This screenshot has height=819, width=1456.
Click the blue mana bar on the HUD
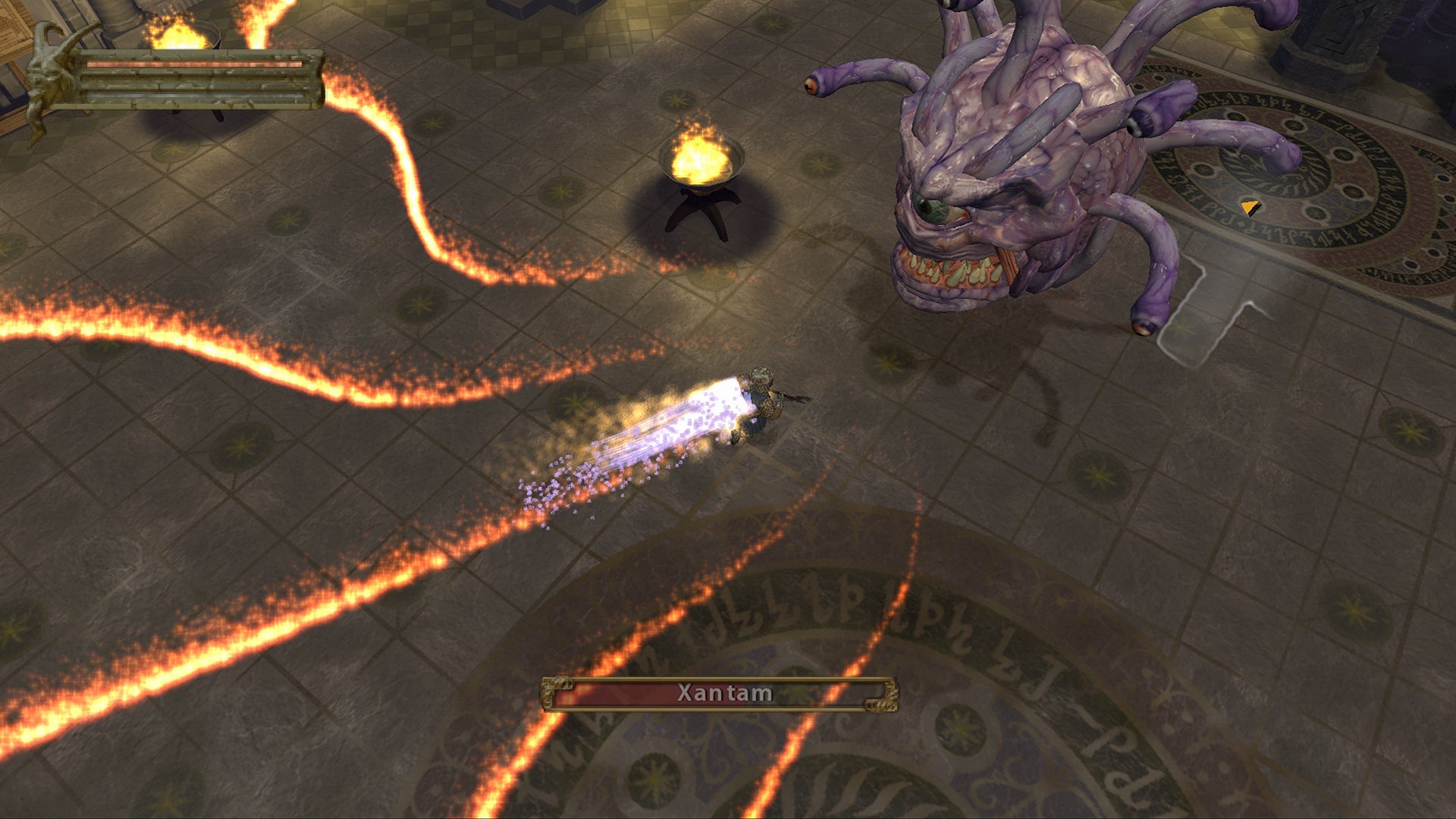[190, 95]
